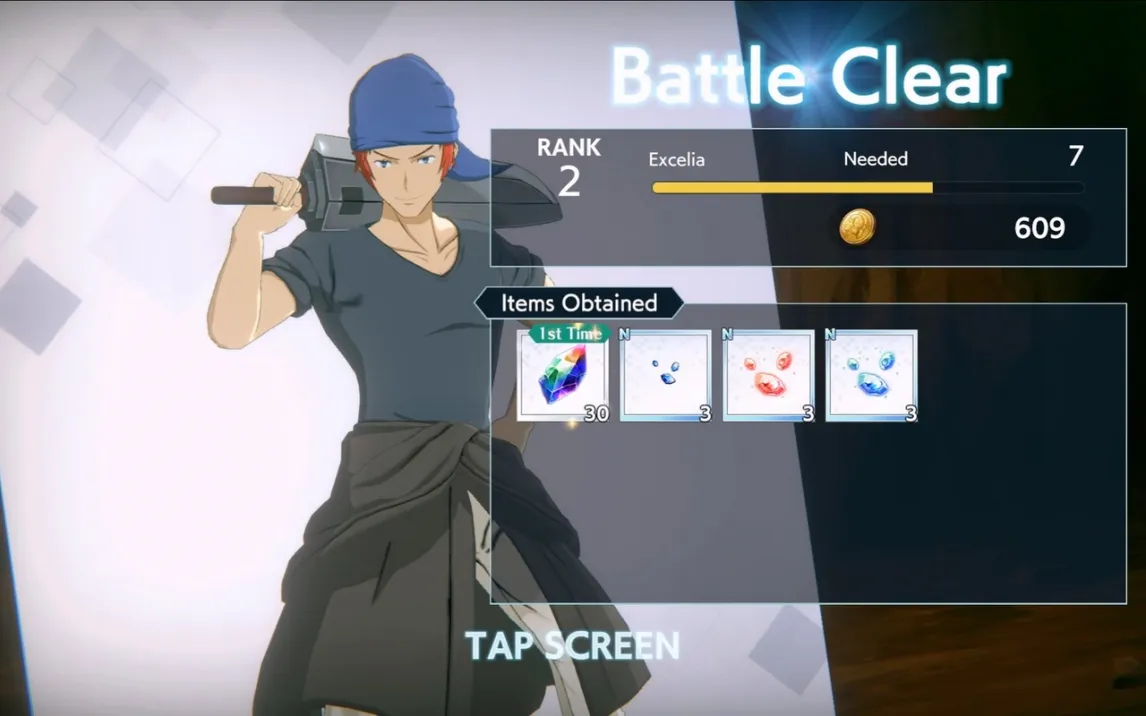
Task: Select the rainbow crystal 1st Time reward
Action: (563, 376)
